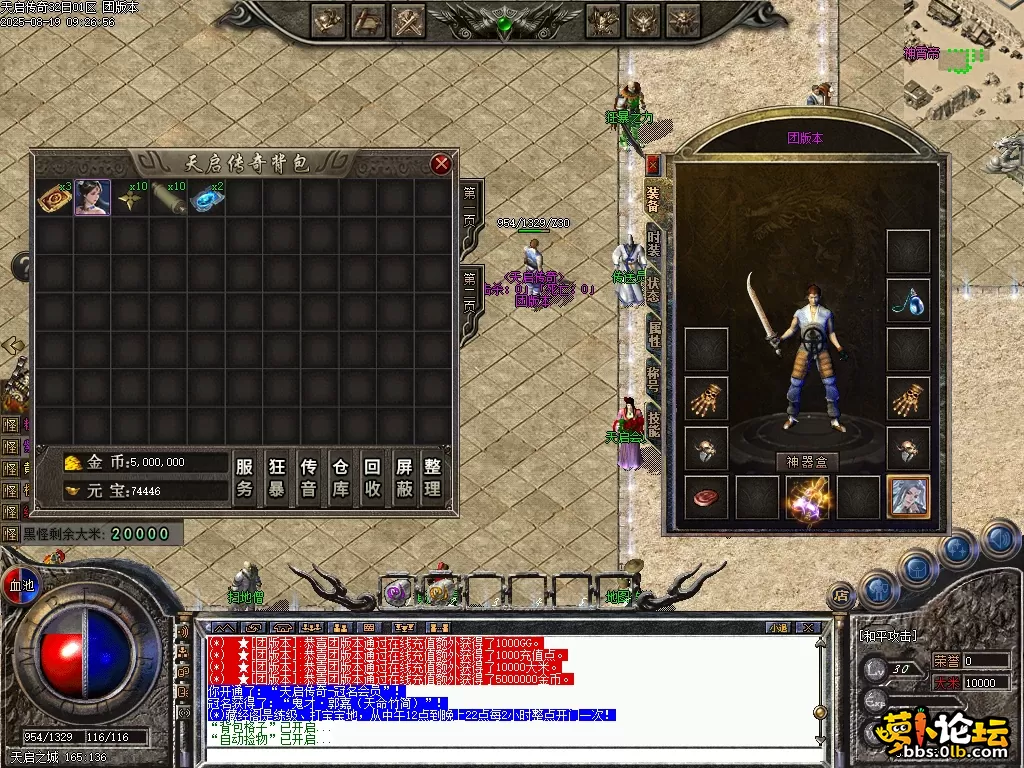Close the character equipment panel

coord(653,164)
